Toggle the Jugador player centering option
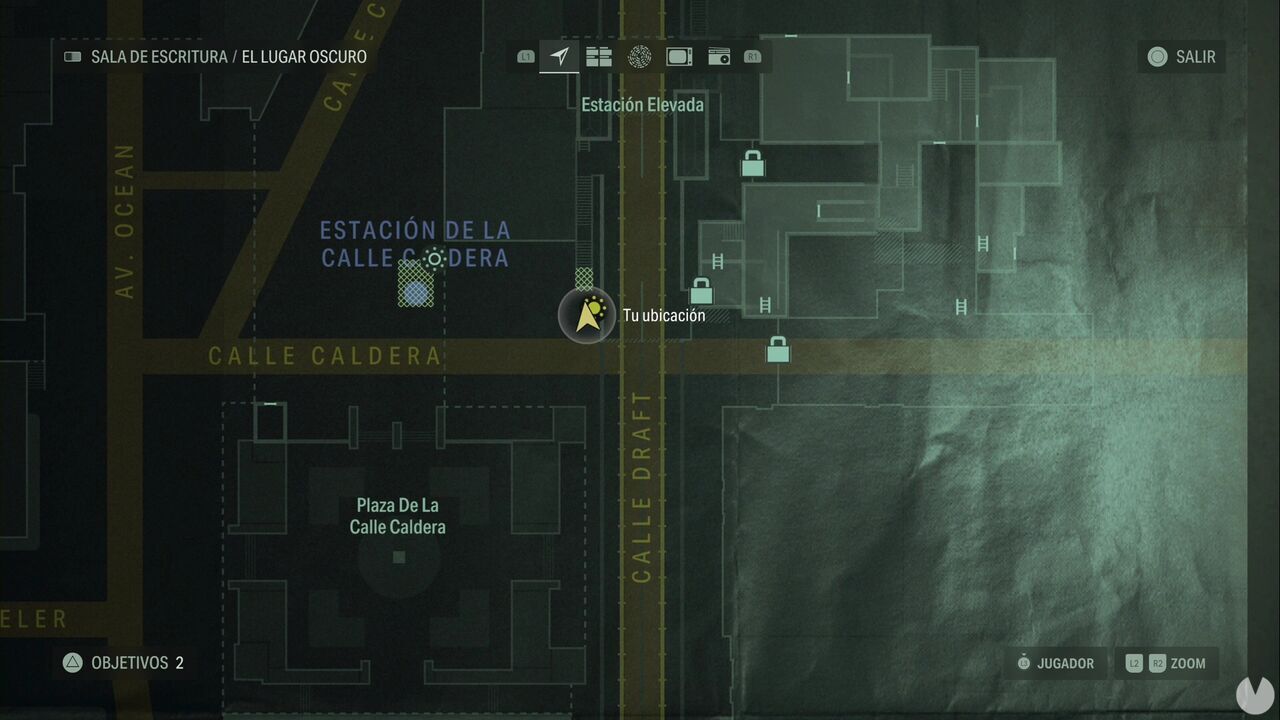 pyautogui.click(x=1057, y=663)
